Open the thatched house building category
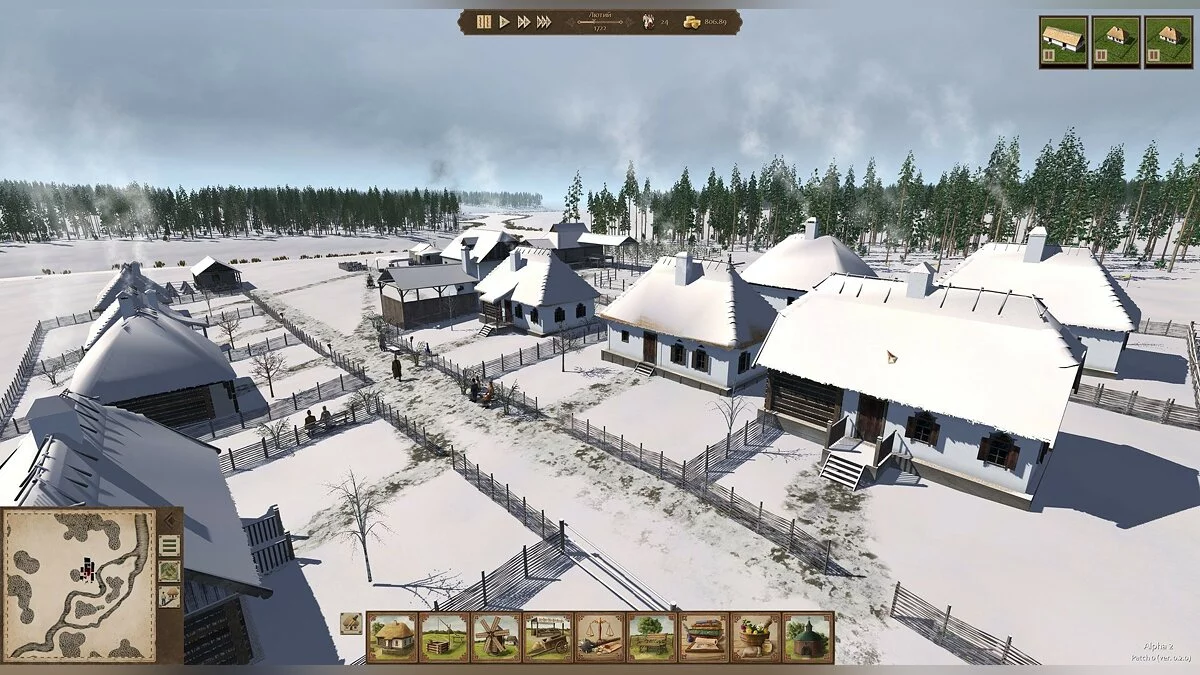The height and width of the screenshot is (675, 1200). [392, 637]
